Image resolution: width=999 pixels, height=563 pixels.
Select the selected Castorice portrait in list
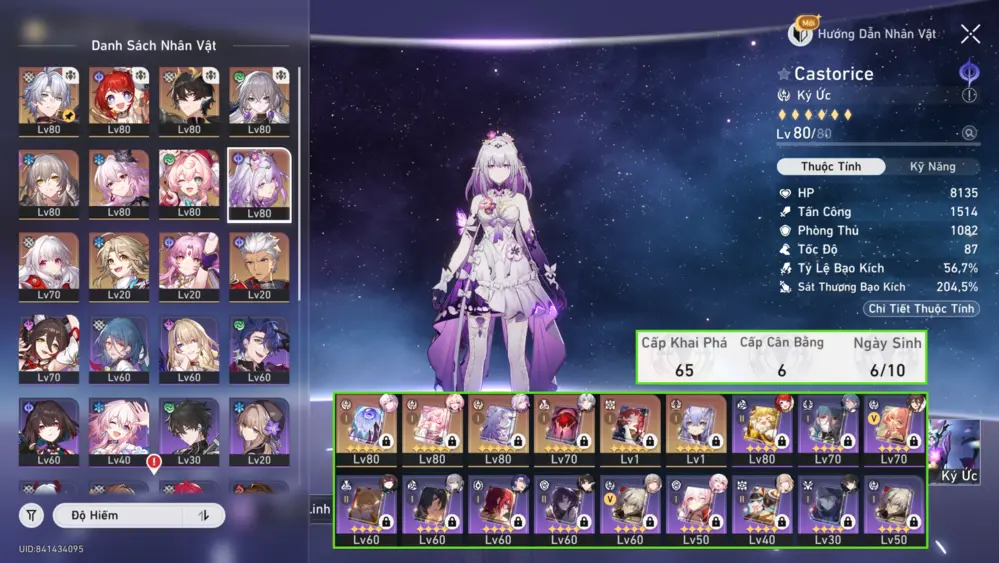pos(259,184)
